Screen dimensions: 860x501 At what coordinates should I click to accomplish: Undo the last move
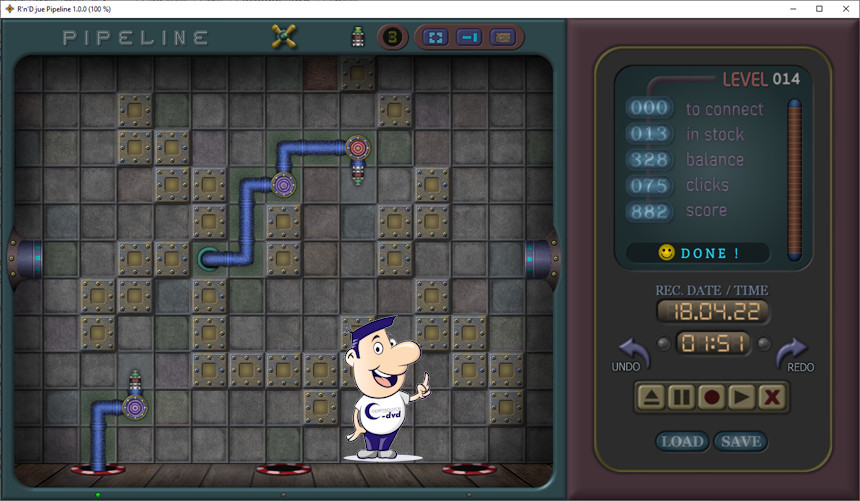(633, 352)
